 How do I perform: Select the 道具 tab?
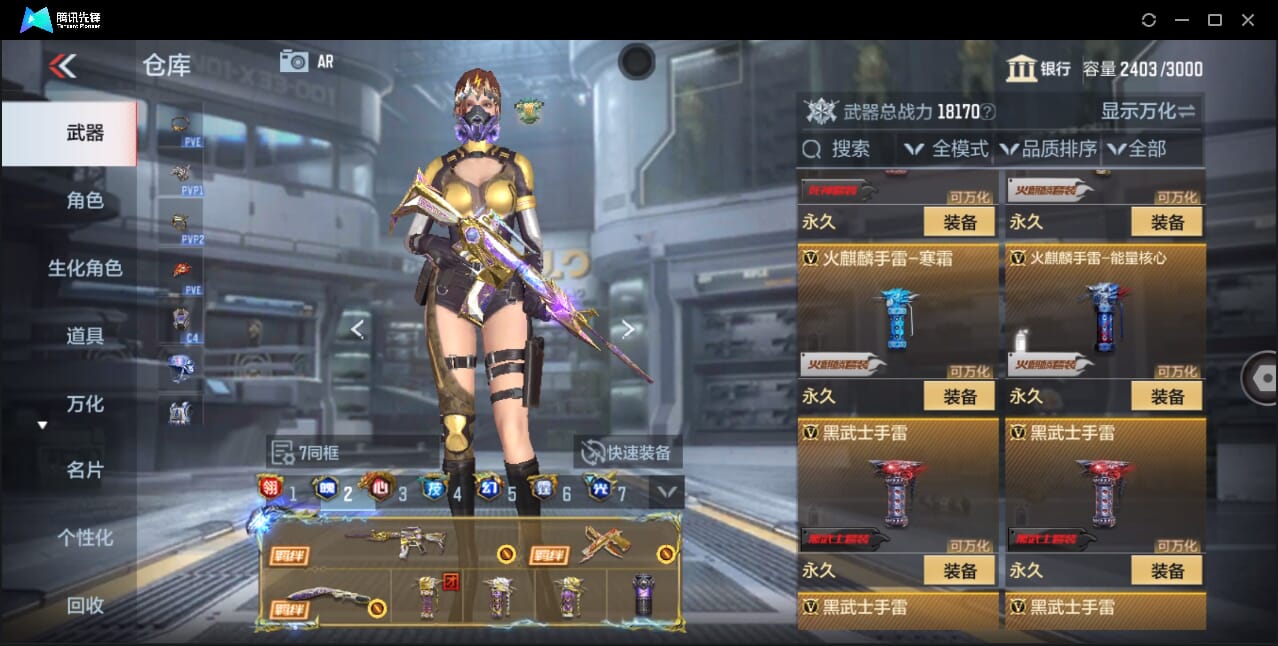pyautogui.click(x=85, y=336)
